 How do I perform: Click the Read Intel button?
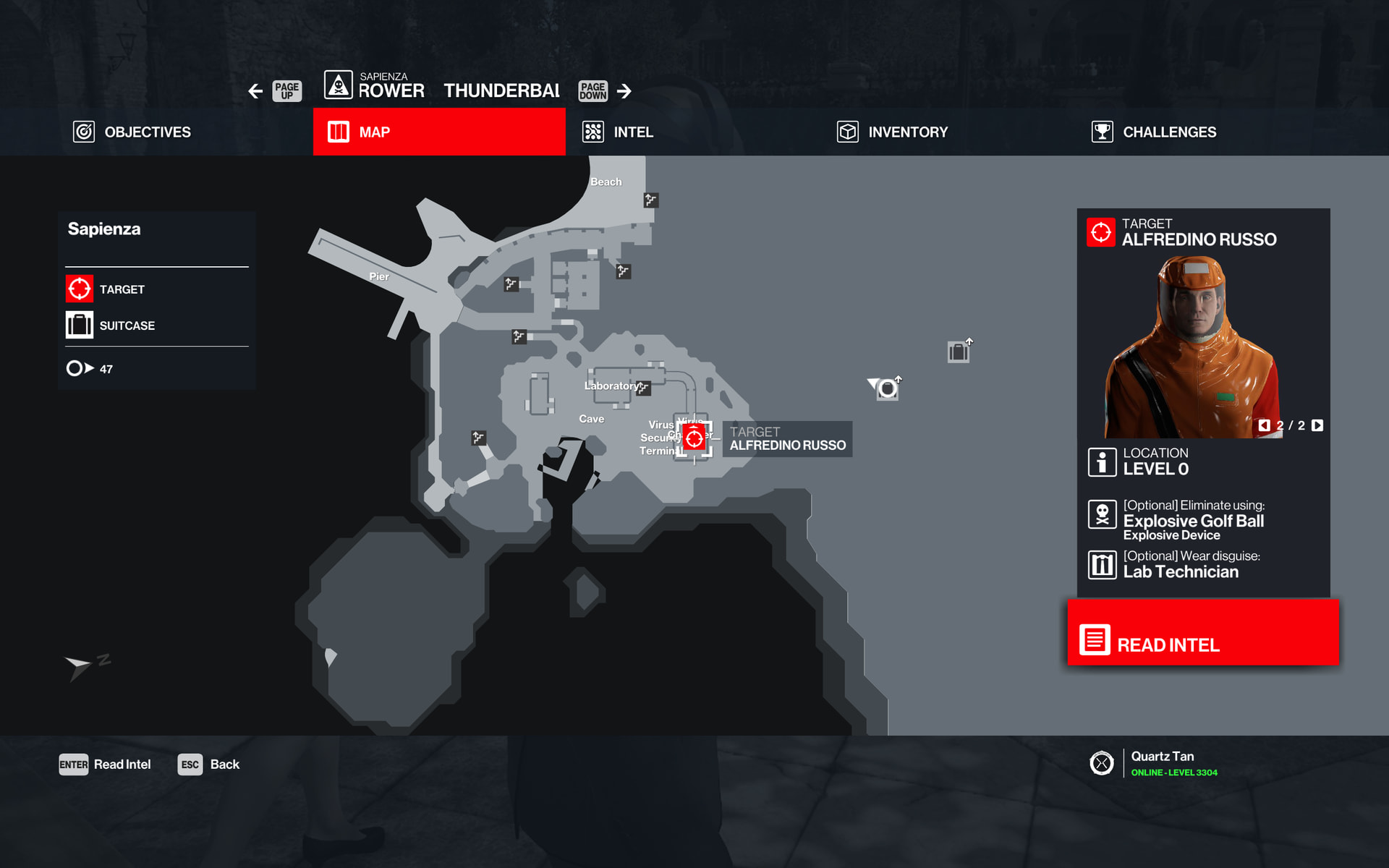[1202, 633]
